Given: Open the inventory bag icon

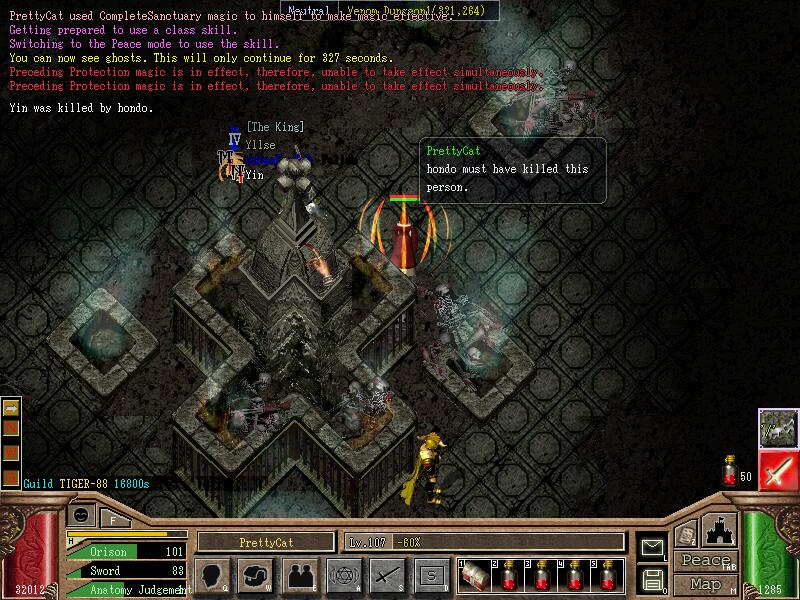Looking at the screenshot, I should [254, 575].
